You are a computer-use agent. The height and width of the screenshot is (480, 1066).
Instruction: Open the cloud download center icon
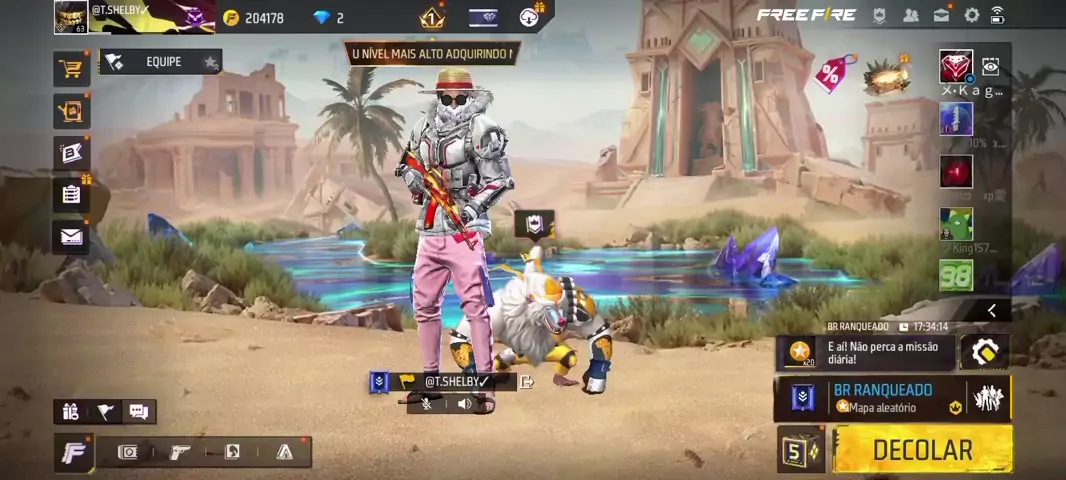530,17
